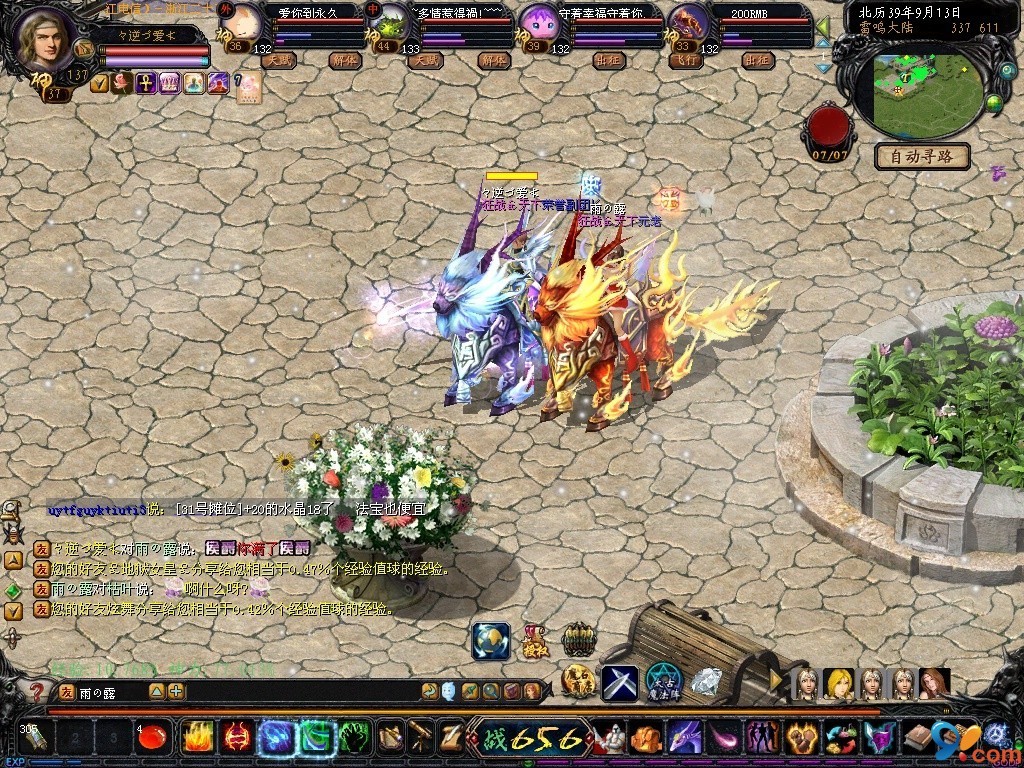Use the red potion hotbar slot
This screenshot has width=1024, height=768.
pyautogui.click(x=151, y=739)
